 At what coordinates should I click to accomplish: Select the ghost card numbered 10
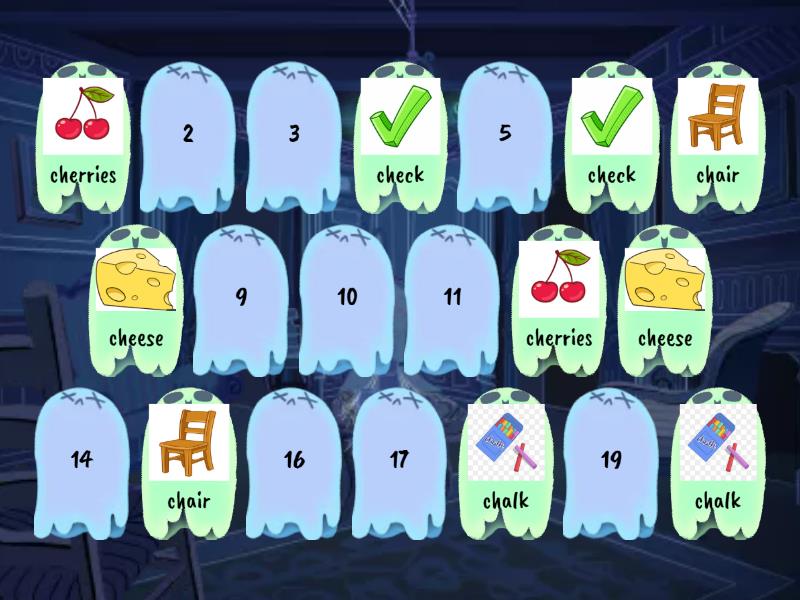click(x=347, y=297)
